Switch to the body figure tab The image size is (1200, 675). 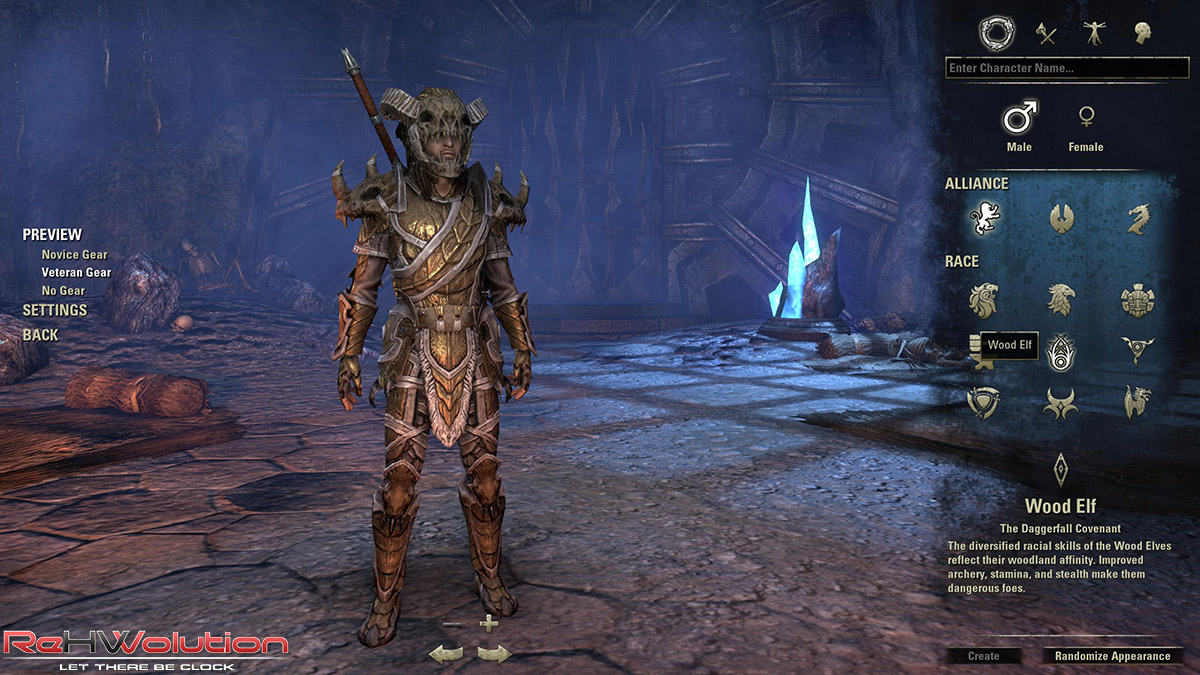(x=1094, y=34)
